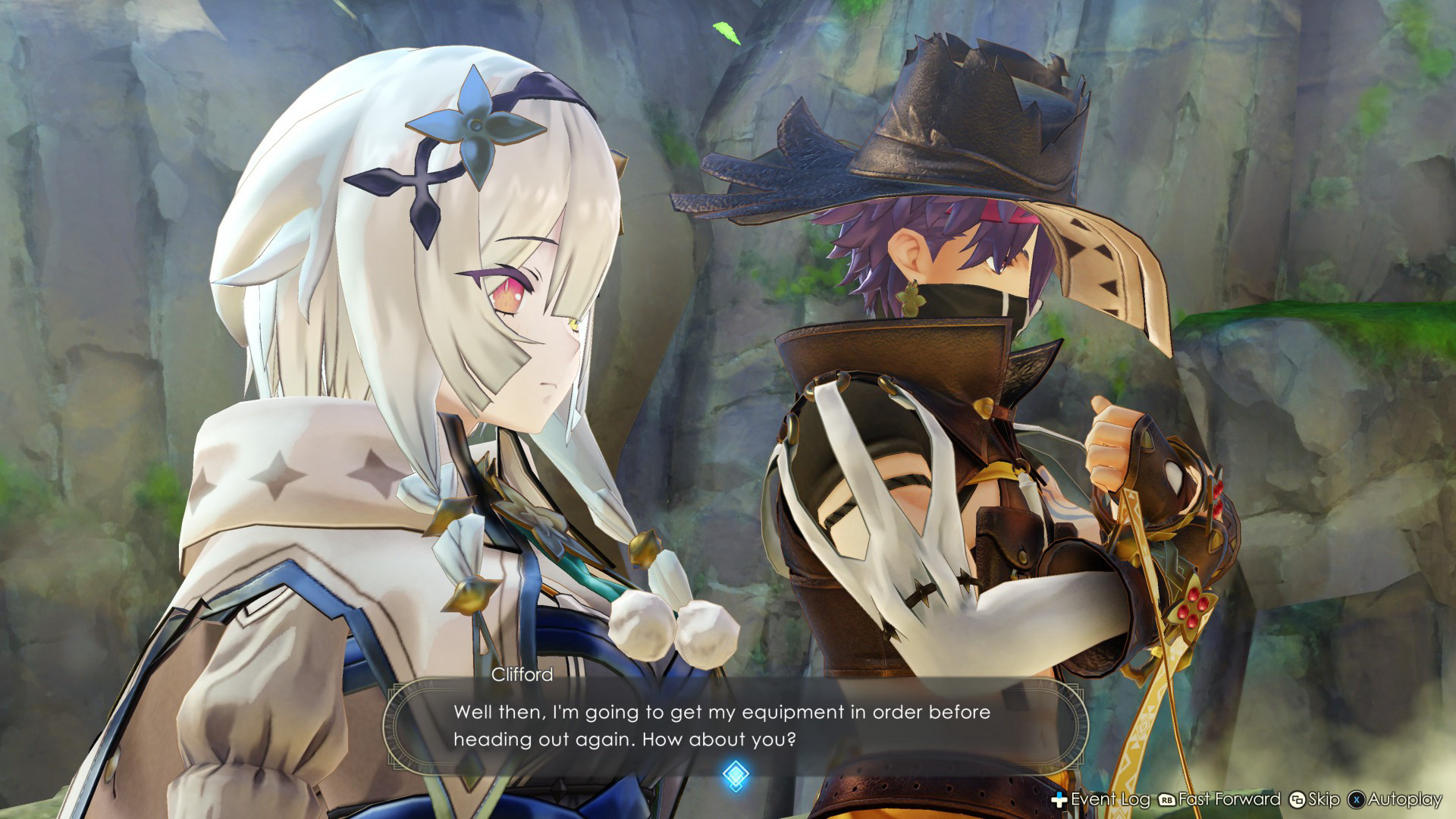Open the Event Log

(x=1101, y=799)
